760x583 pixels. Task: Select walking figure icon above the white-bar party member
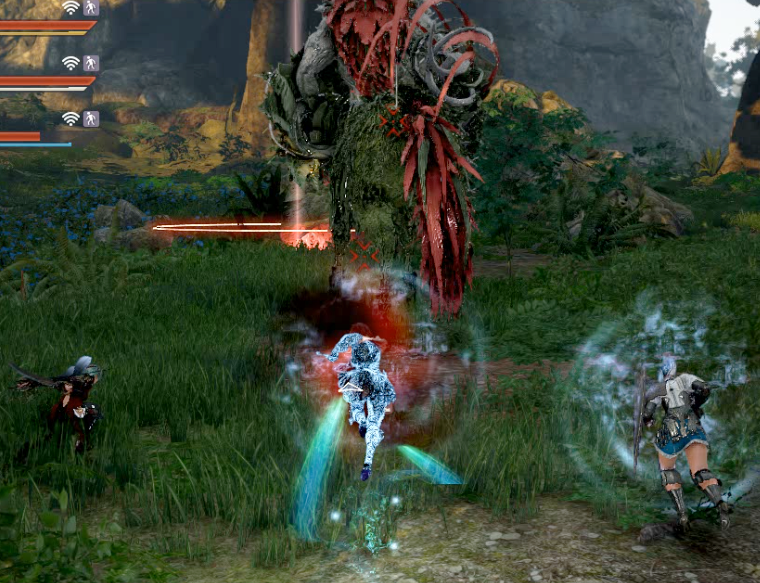click(x=91, y=63)
